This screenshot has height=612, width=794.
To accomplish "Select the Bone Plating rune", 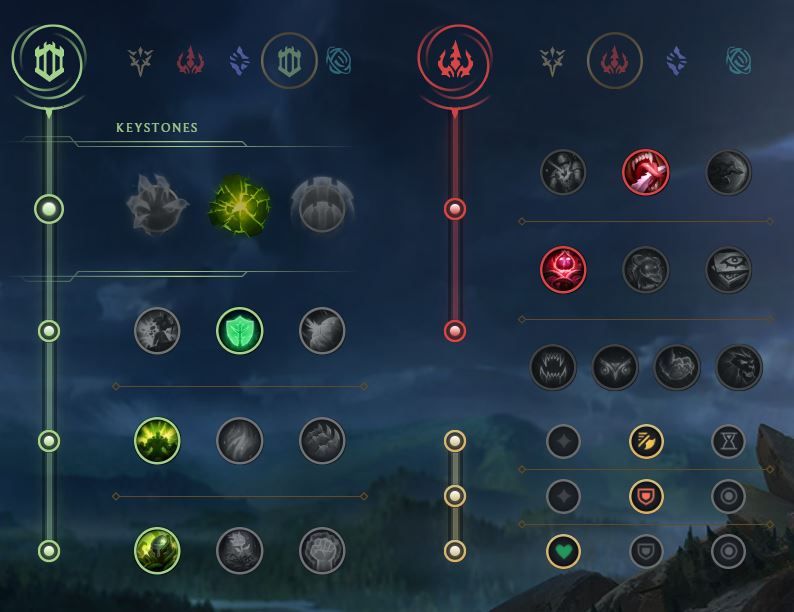I will (322, 441).
